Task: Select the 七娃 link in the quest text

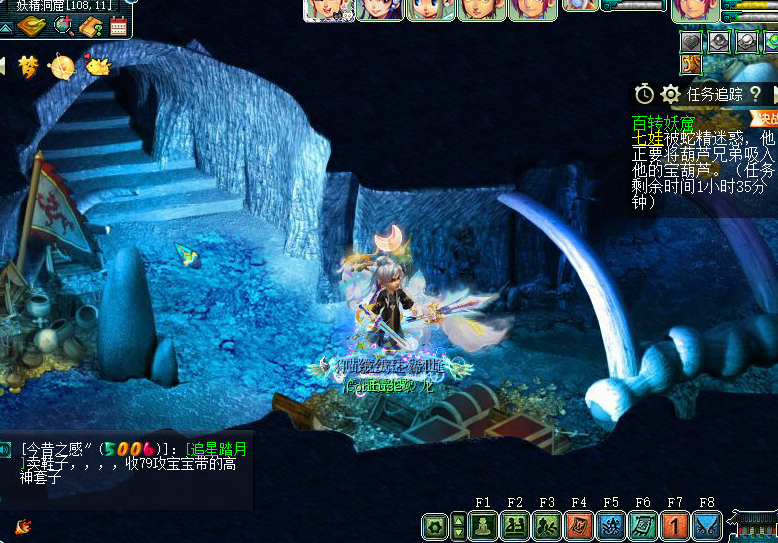Action: point(647,139)
